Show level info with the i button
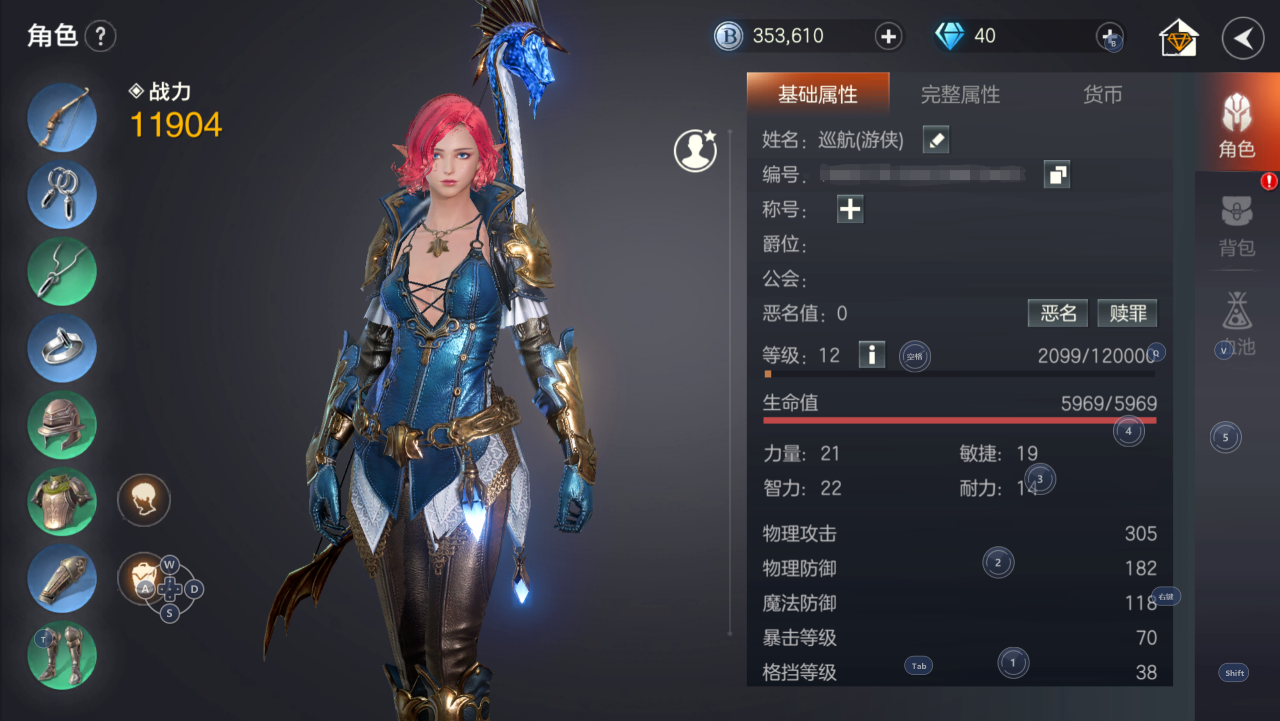 pos(872,354)
